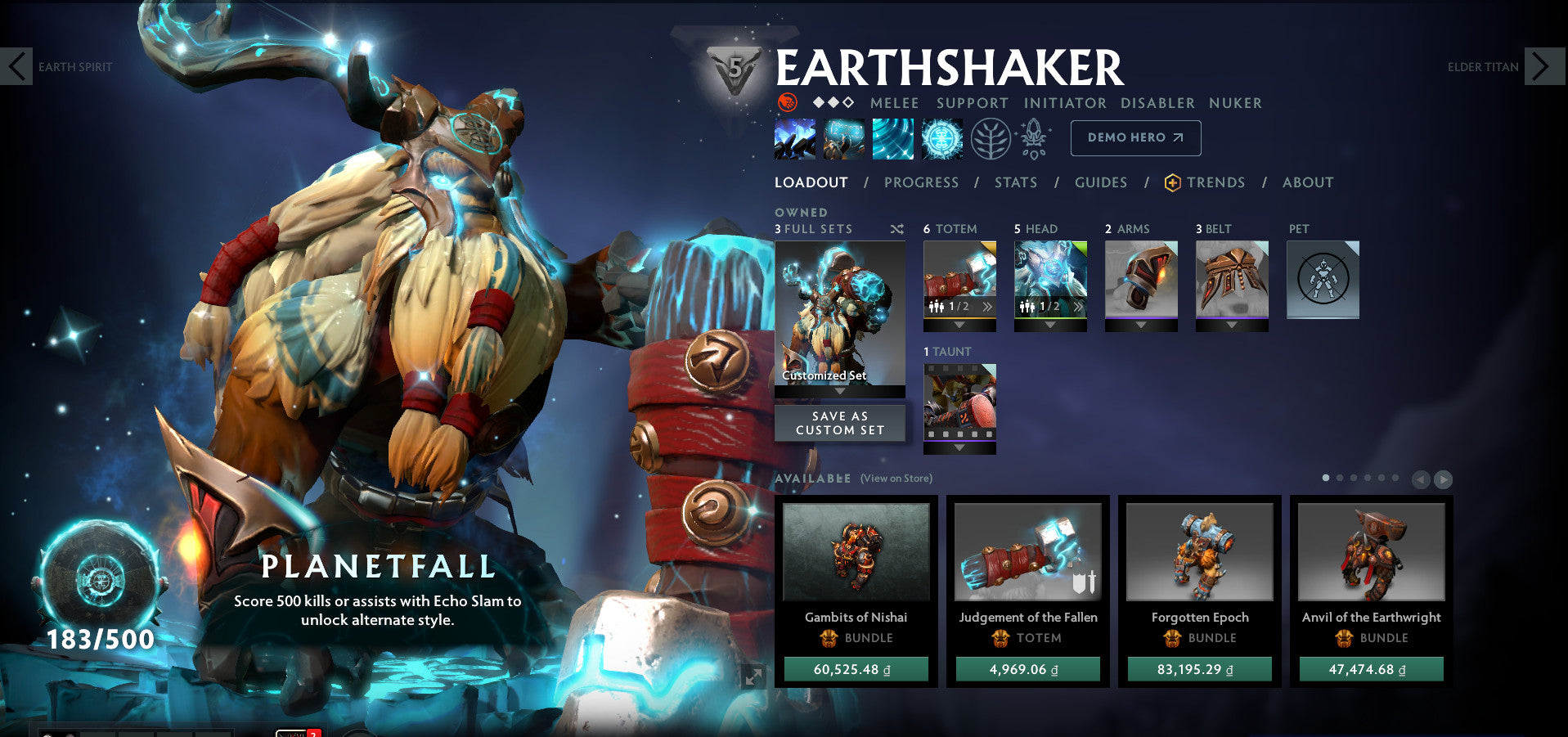
Task: Open the empty Pet slot
Action: [x=1323, y=279]
